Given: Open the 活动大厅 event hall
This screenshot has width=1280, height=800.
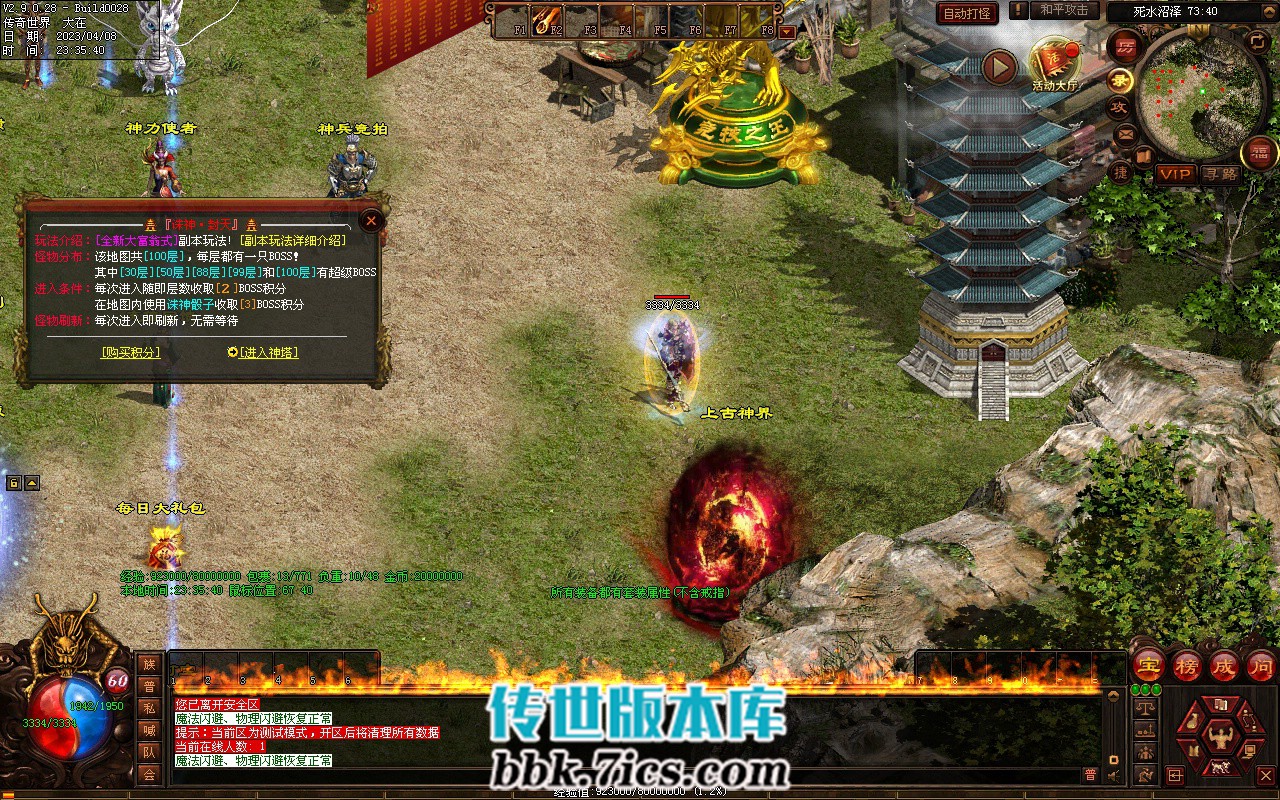Looking at the screenshot, I should coord(1057,62).
